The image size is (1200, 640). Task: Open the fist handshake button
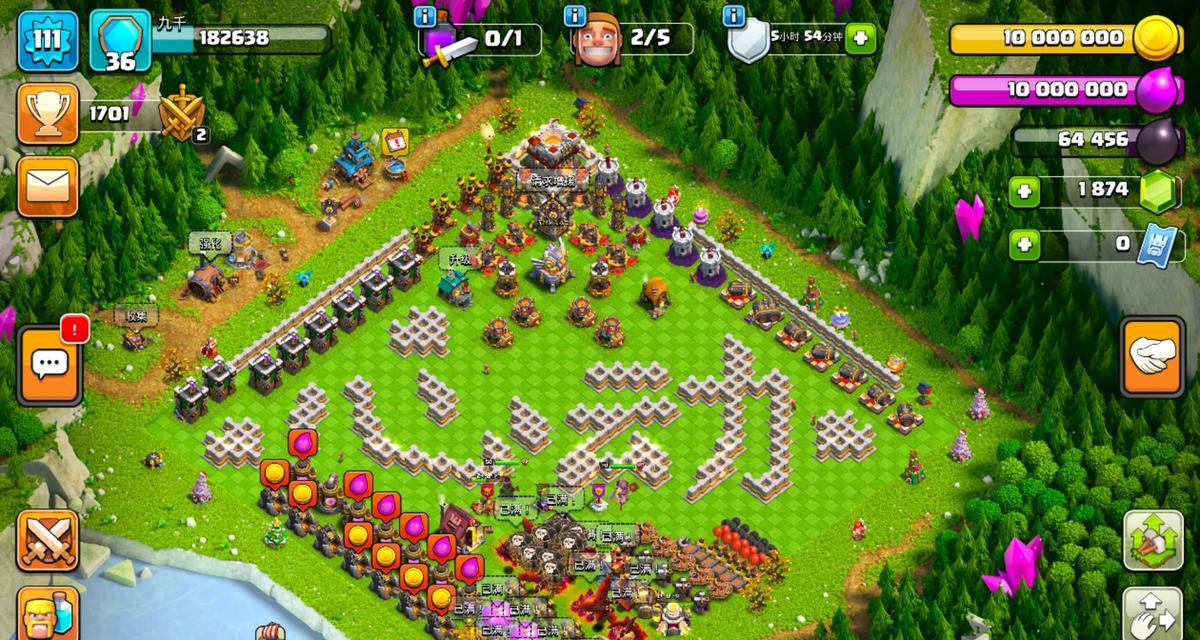(x=1153, y=356)
